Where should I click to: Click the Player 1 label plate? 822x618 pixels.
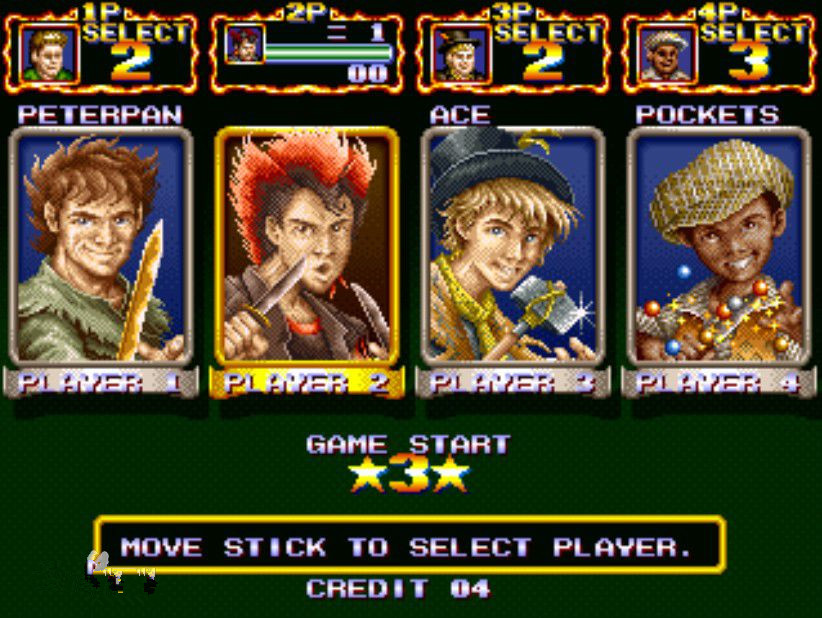98,382
